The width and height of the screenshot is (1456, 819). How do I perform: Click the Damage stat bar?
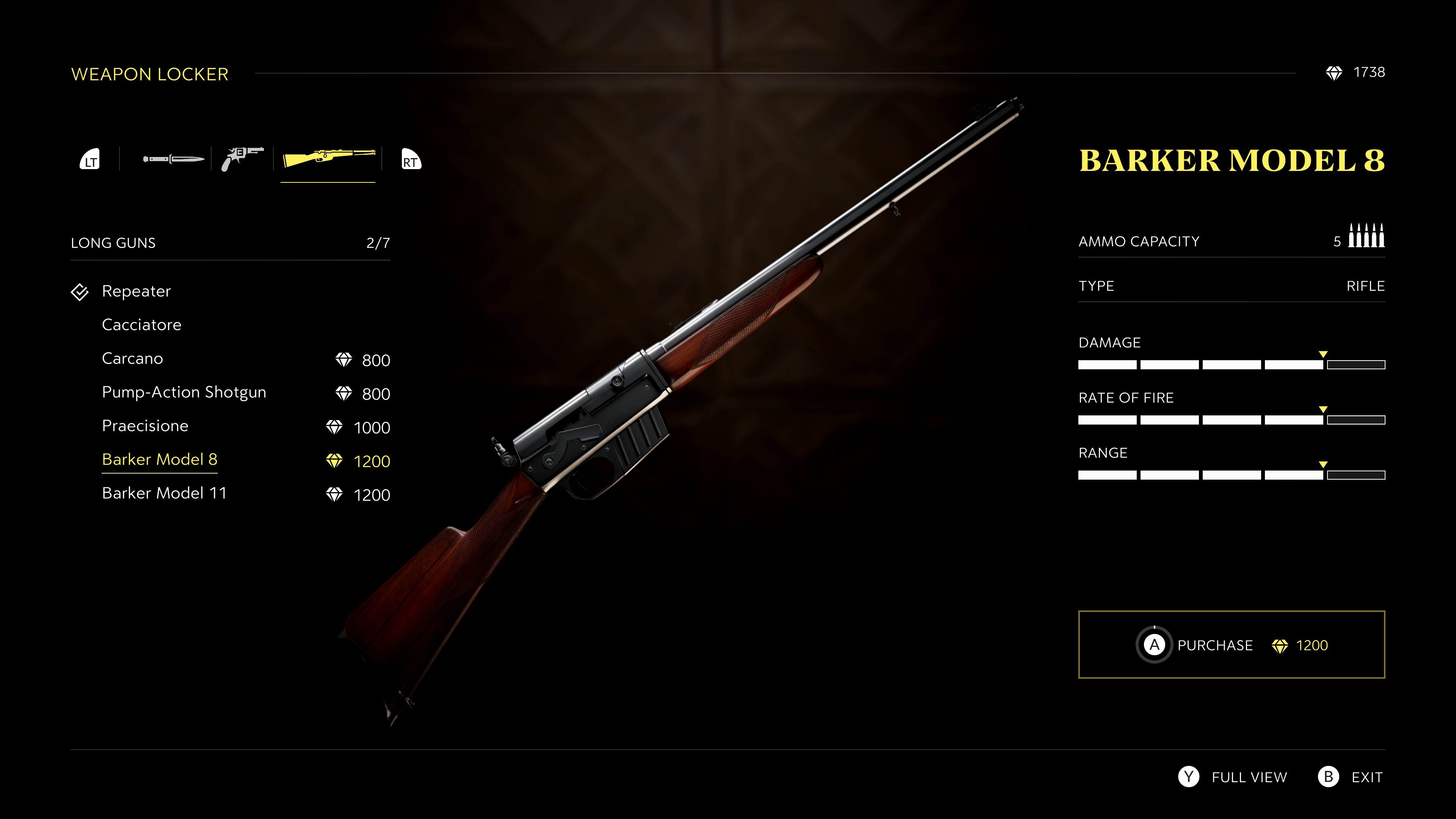coord(1232,364)
